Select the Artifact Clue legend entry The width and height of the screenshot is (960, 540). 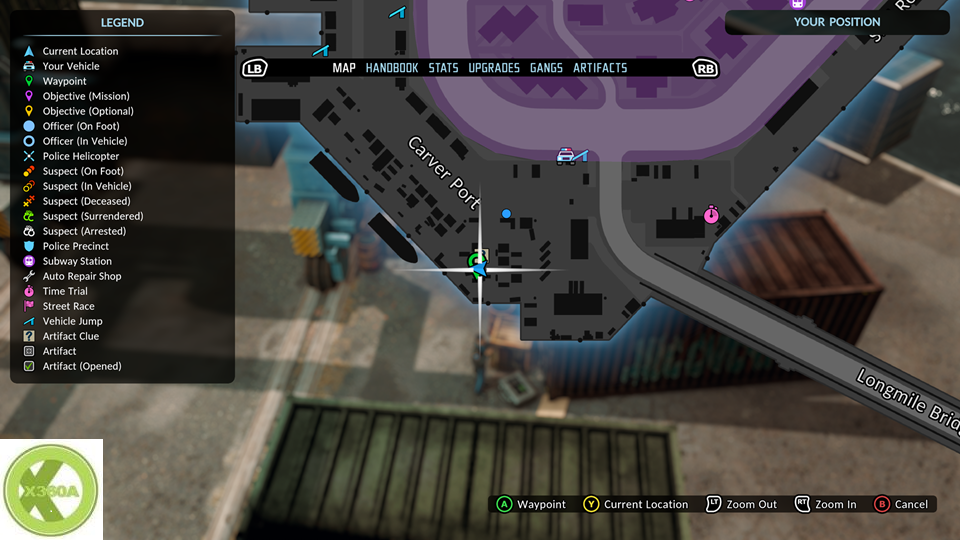click(71, 336)
